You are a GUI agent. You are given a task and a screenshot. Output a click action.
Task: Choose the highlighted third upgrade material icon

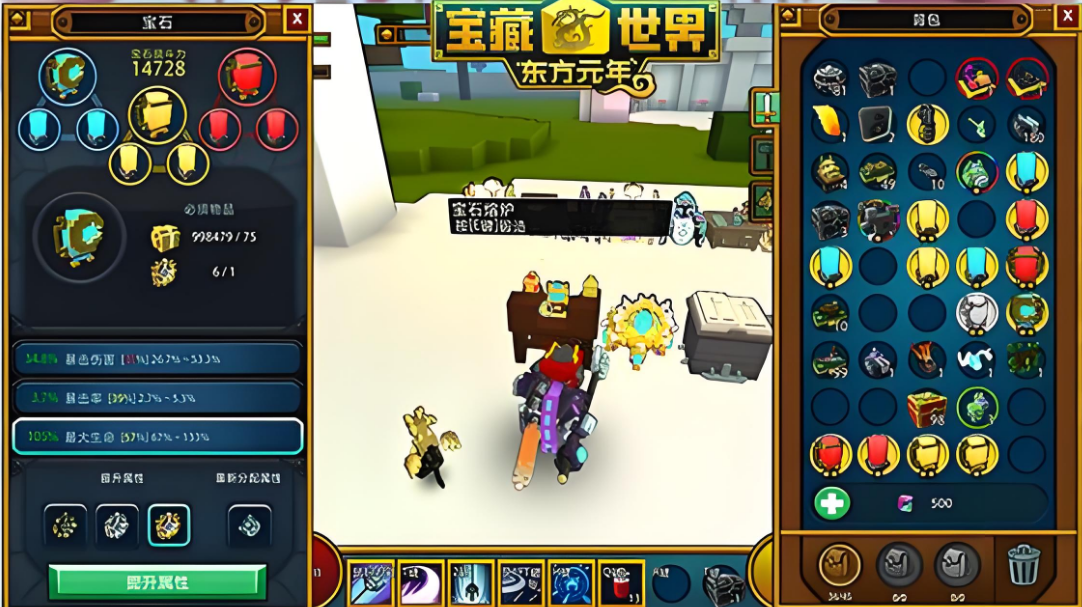tap(169, 526)
